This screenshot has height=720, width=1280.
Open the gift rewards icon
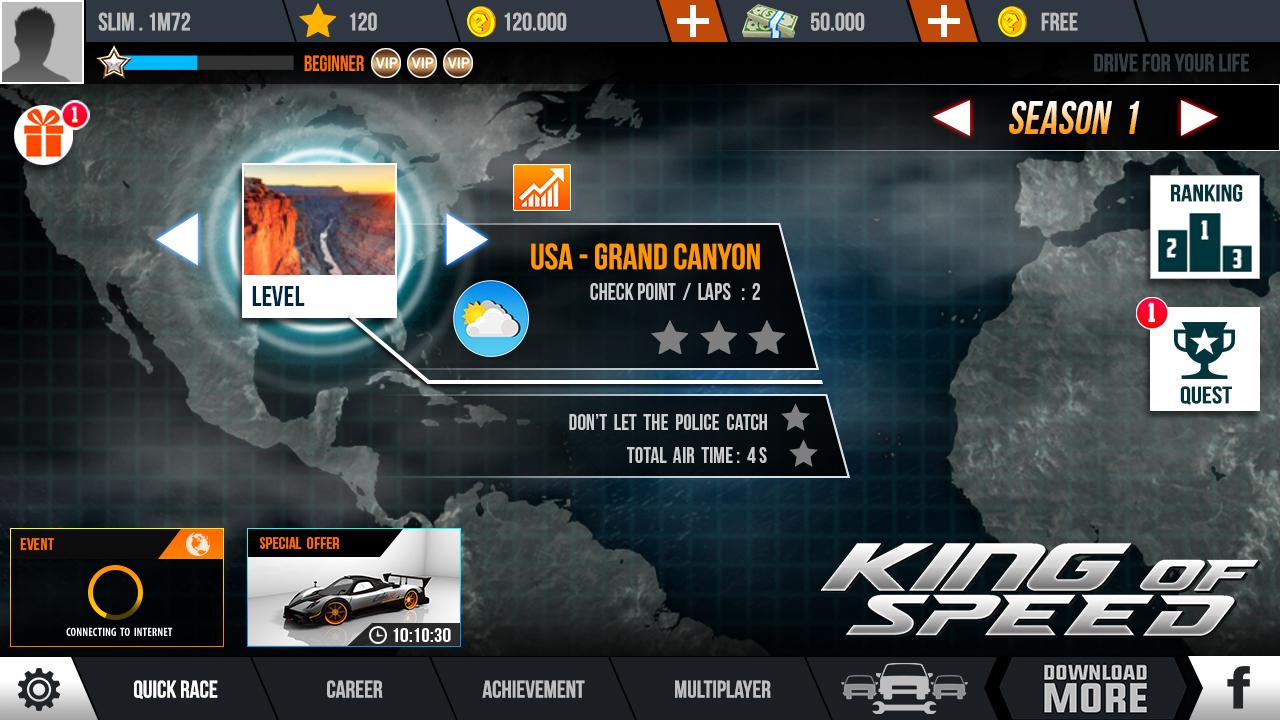pyautogui.click(x=42, y=135)
